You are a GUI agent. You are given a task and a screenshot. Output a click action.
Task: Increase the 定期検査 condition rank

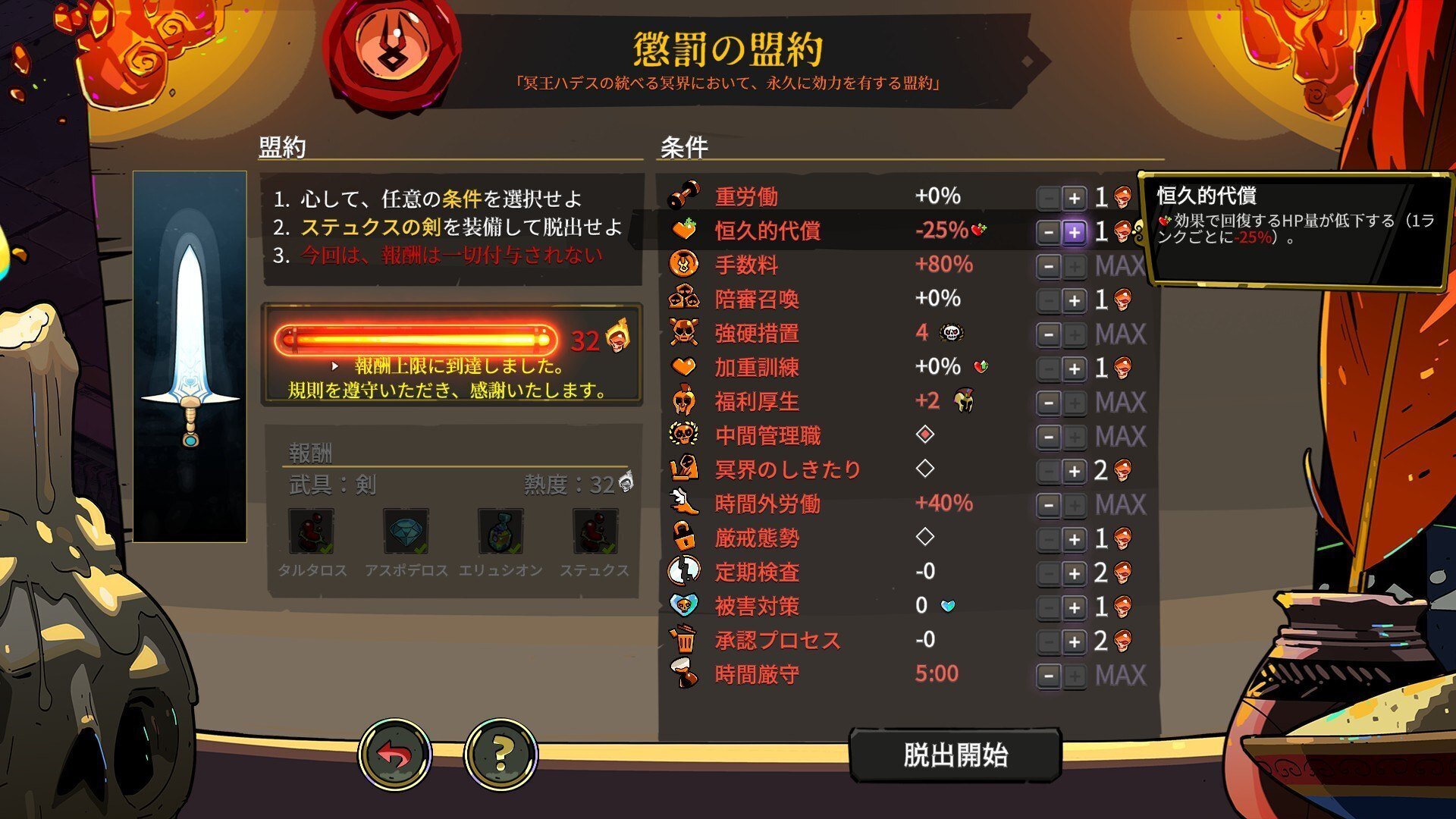pos(1074,573)
